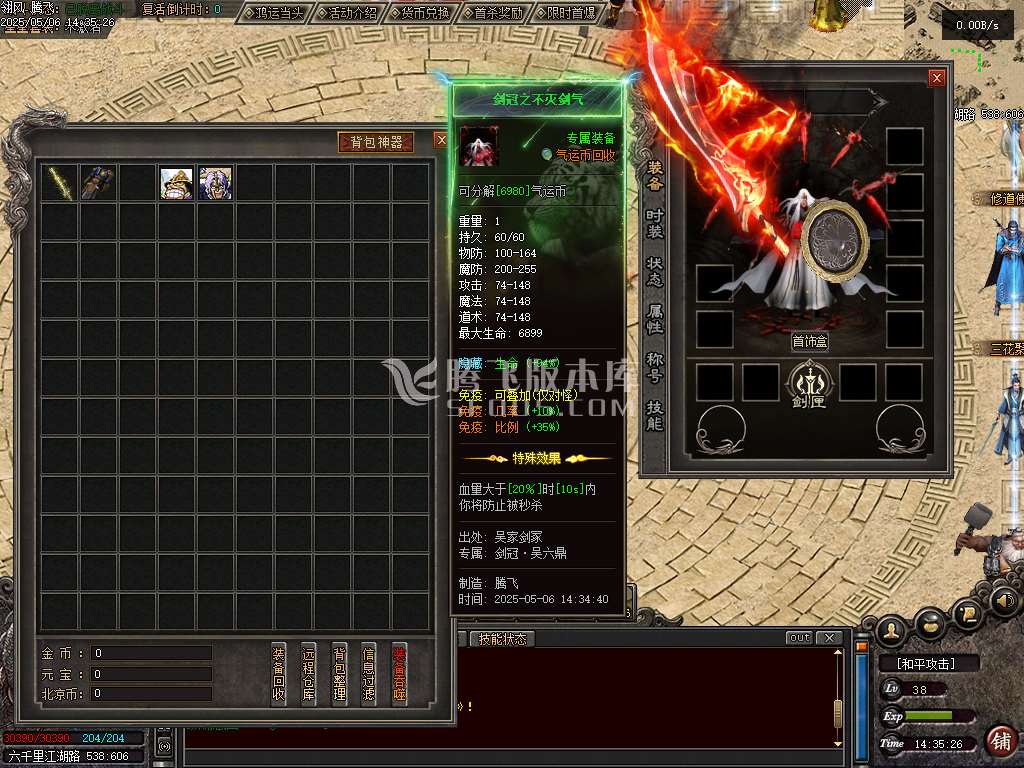Open the 货币兑换 currency exchange
The image size is (1024, 768).
coord(423,13)
